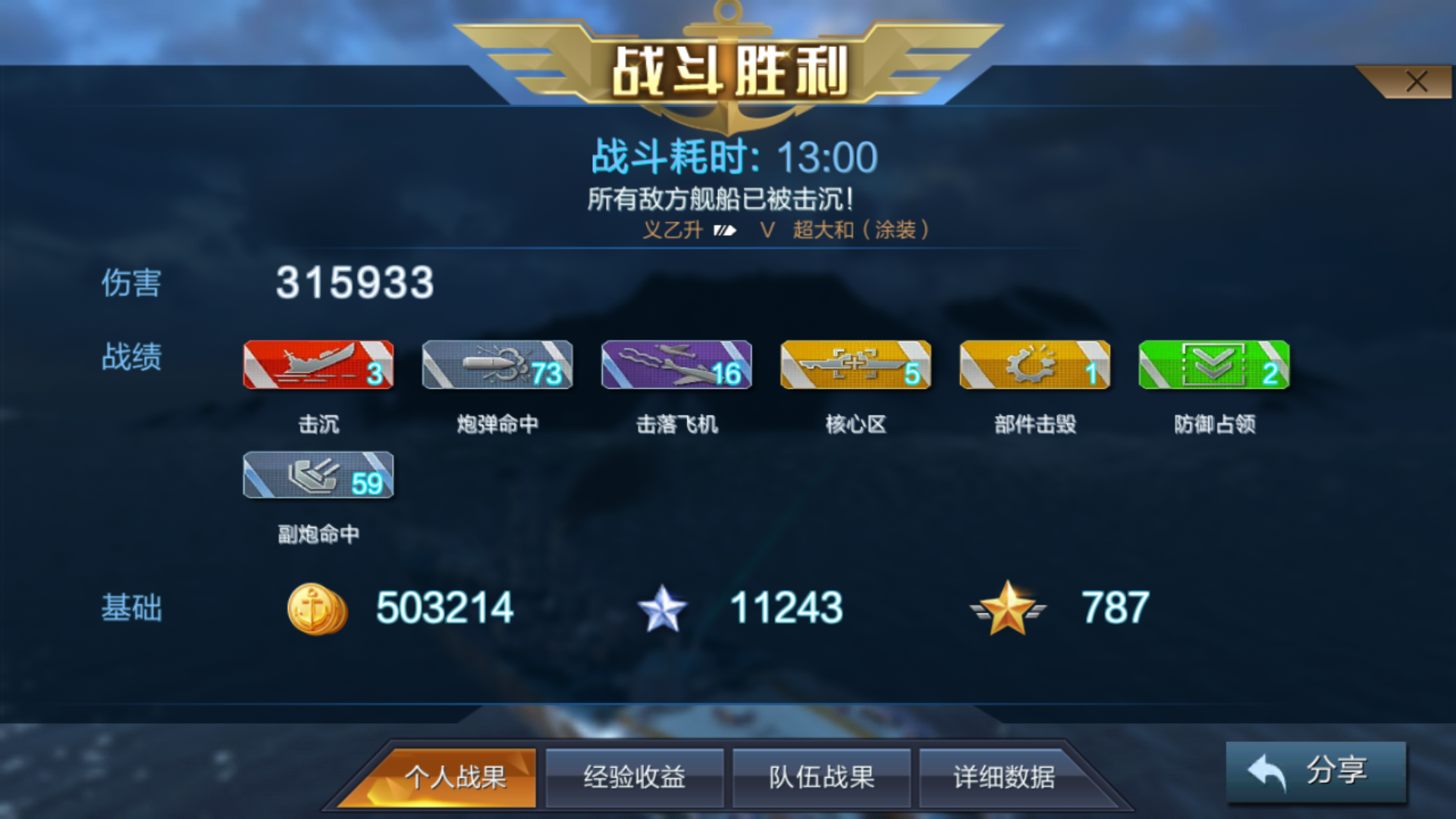Click the gold coin currency icon
Viewport: 1456px width, 819px height.
coord(317,607)
